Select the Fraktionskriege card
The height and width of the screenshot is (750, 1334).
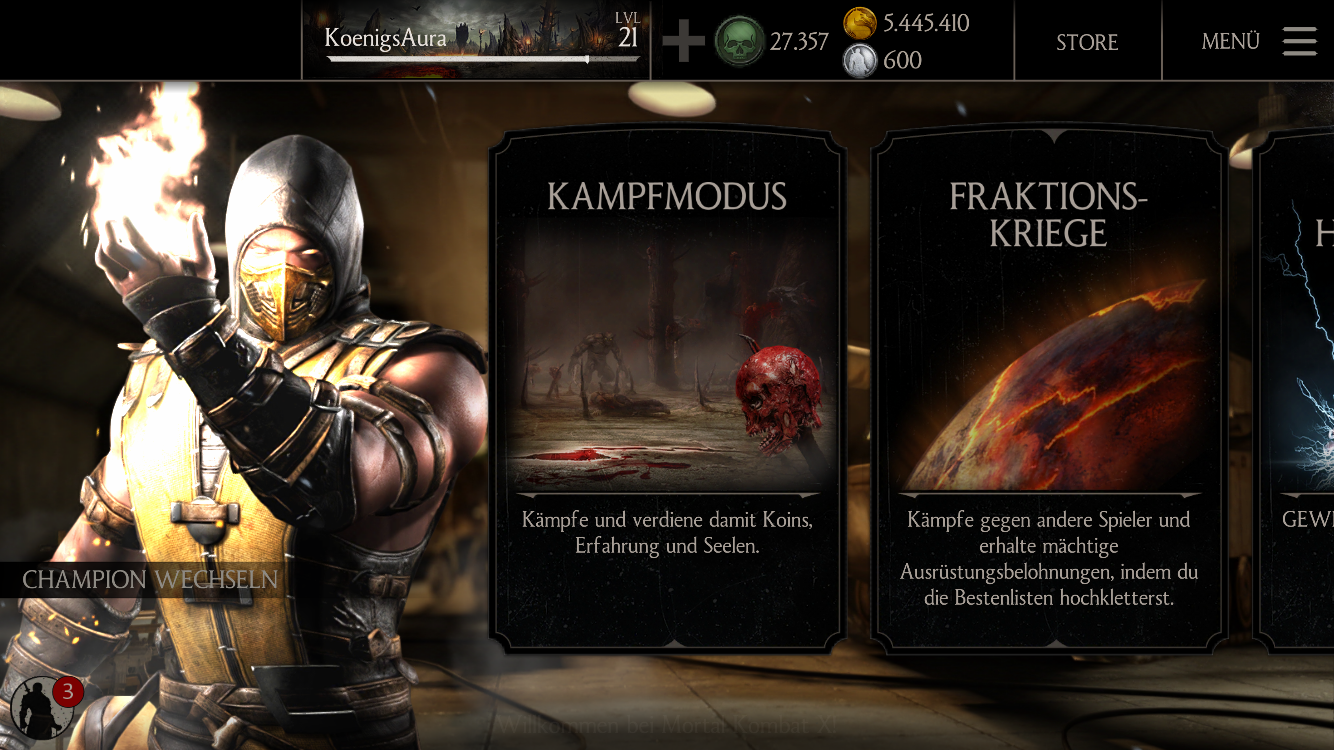click(x=1049, y=390)
